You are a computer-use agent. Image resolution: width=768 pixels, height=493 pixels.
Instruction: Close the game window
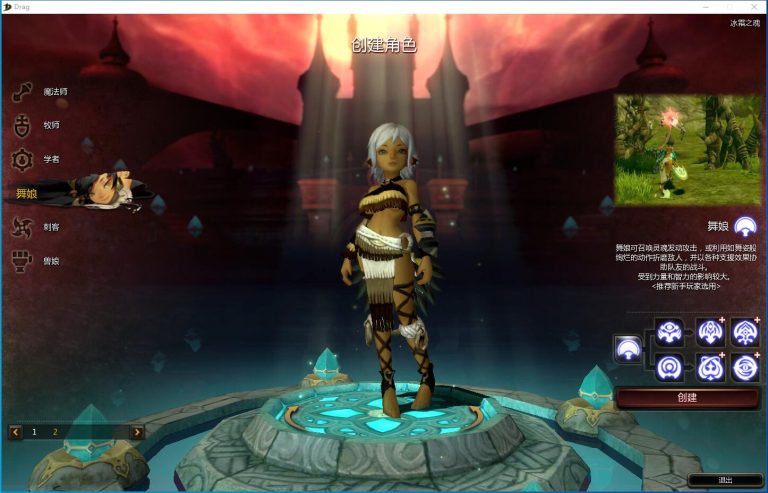tap(755, 7)
